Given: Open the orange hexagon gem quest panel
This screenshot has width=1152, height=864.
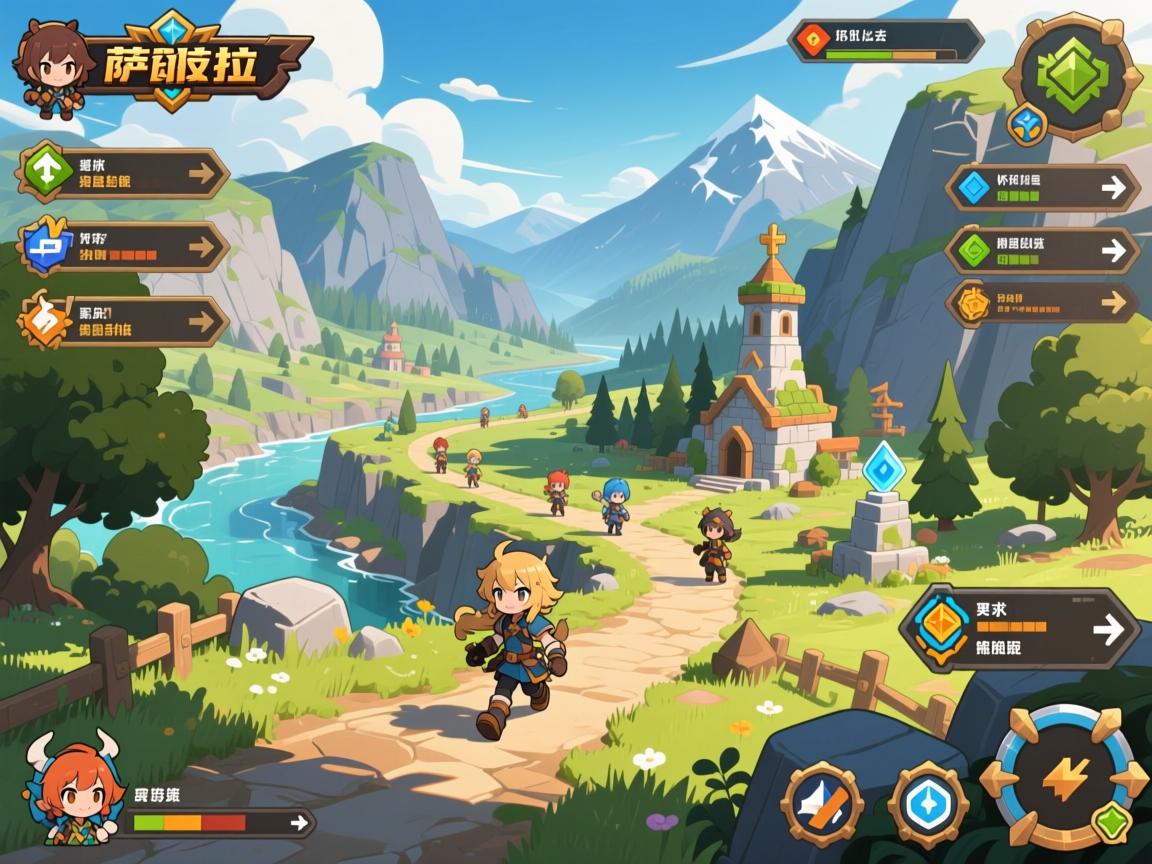Looking at the screenshot, I should click(x=1020, y=628).
